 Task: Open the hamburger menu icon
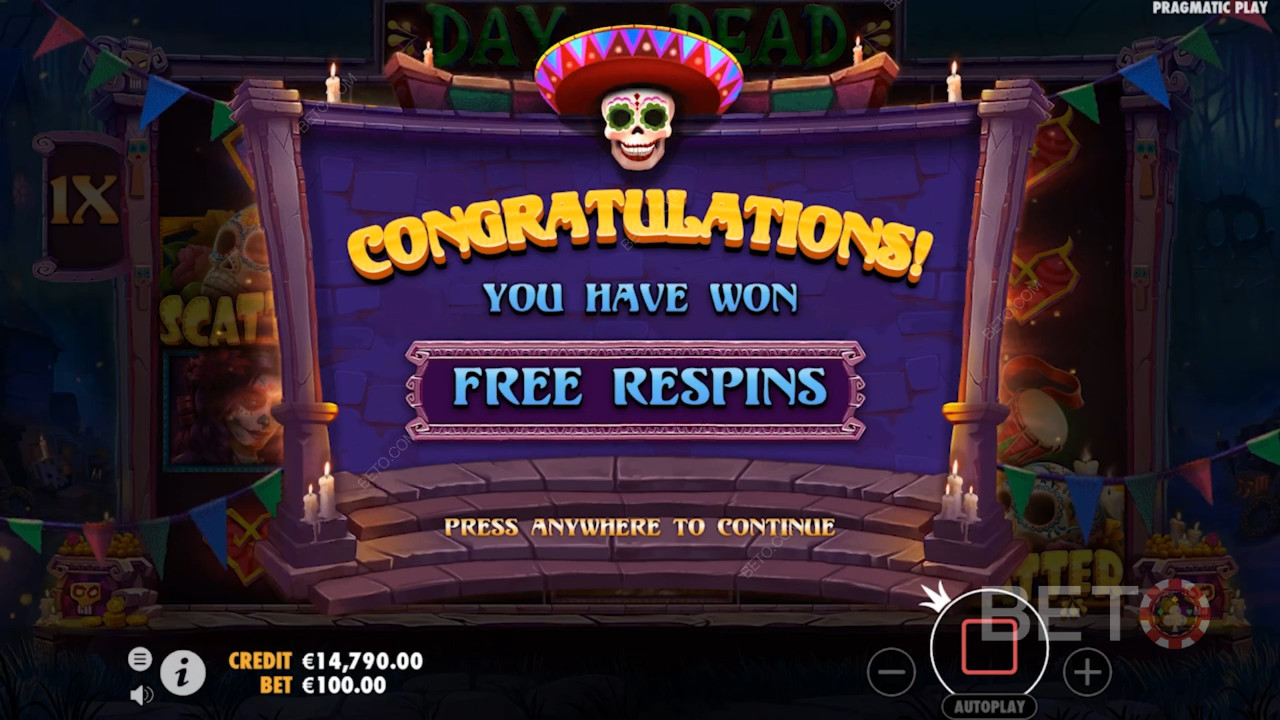tap(140, 659)
